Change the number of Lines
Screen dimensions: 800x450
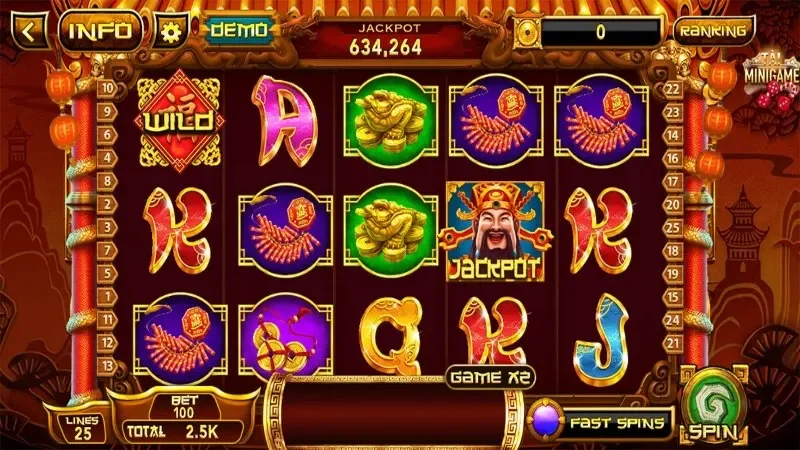[x=83, y=427]
